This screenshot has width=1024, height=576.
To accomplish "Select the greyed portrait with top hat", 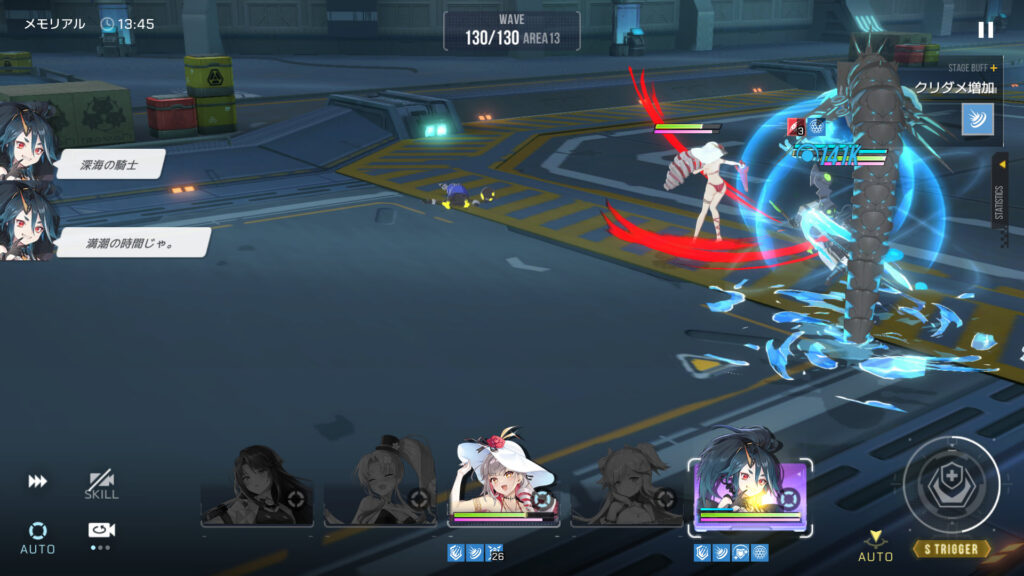I will [380, 484].
